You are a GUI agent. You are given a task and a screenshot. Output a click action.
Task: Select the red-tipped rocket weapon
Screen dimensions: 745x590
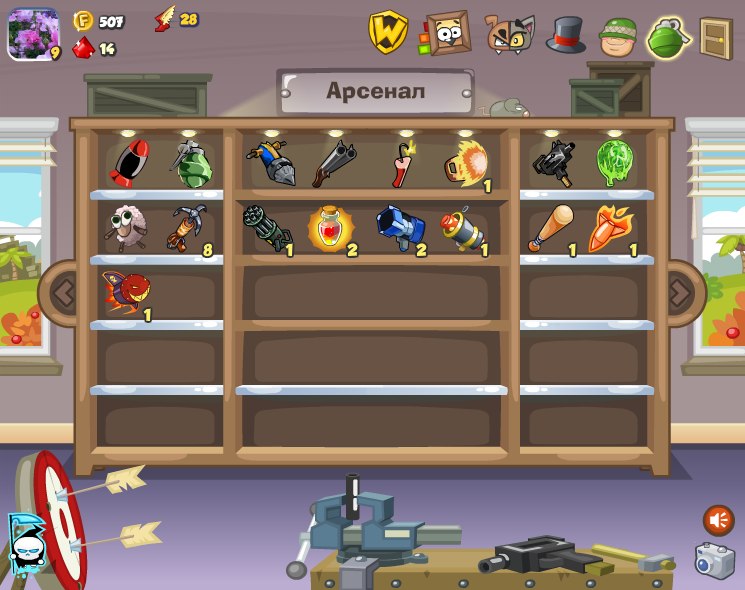click(x=128, y=163)
